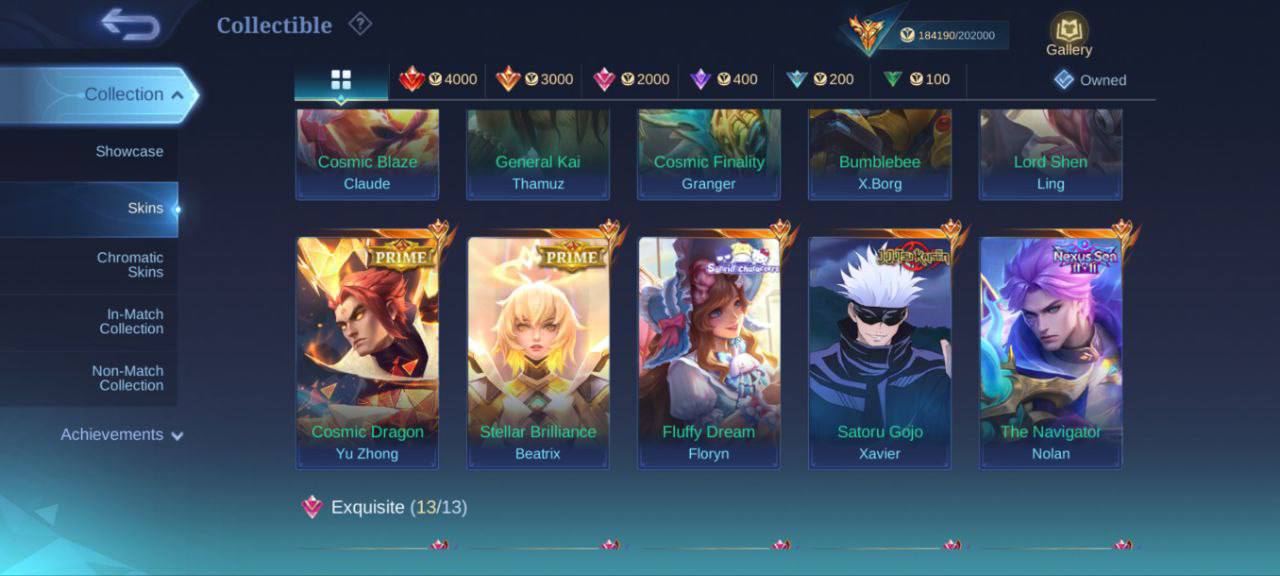Show all skins with the grid tab

(x=341, y=79)
